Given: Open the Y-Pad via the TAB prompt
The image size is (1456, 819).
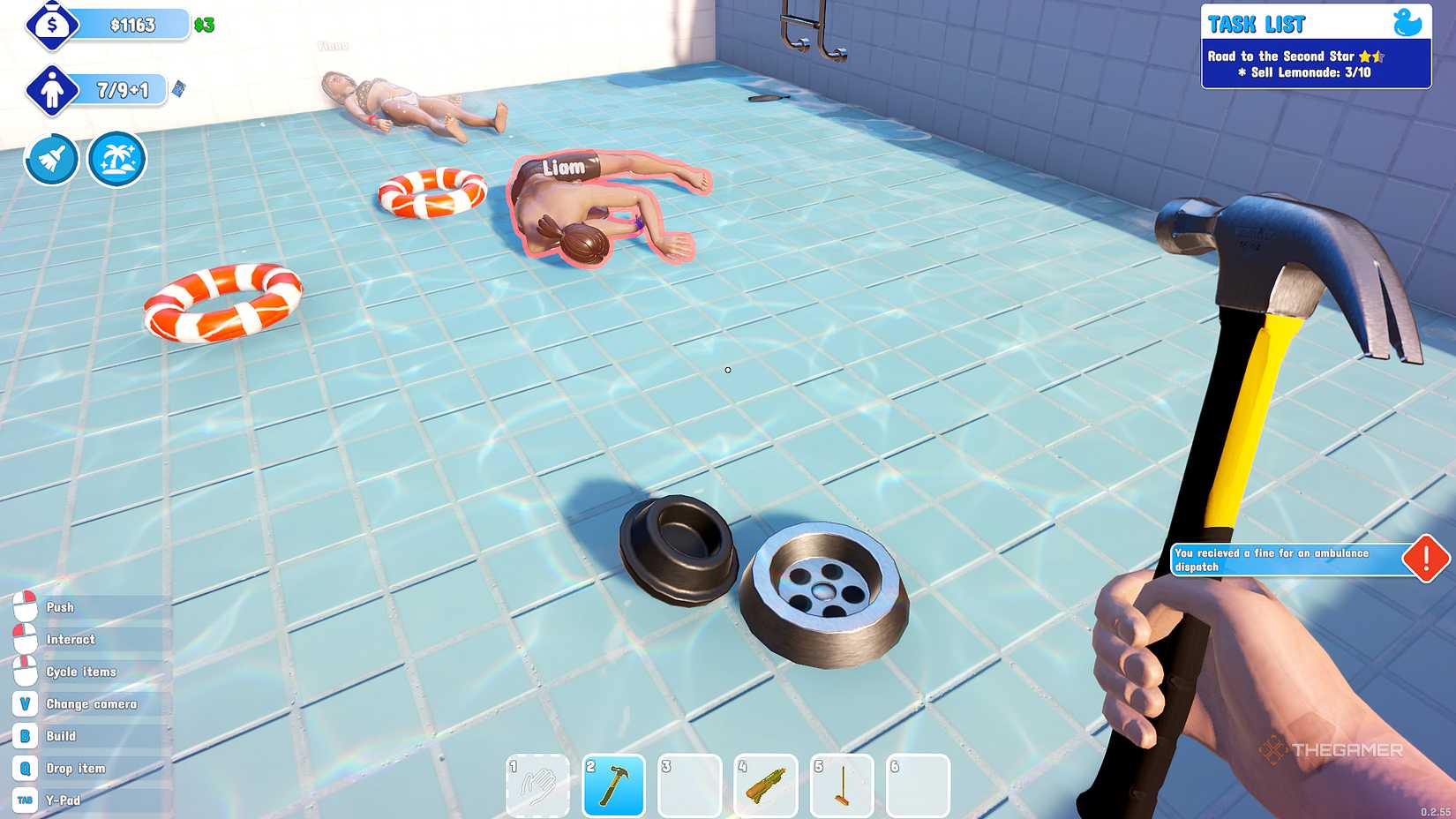Looking at the screenshot, I should tap(24, 800).
